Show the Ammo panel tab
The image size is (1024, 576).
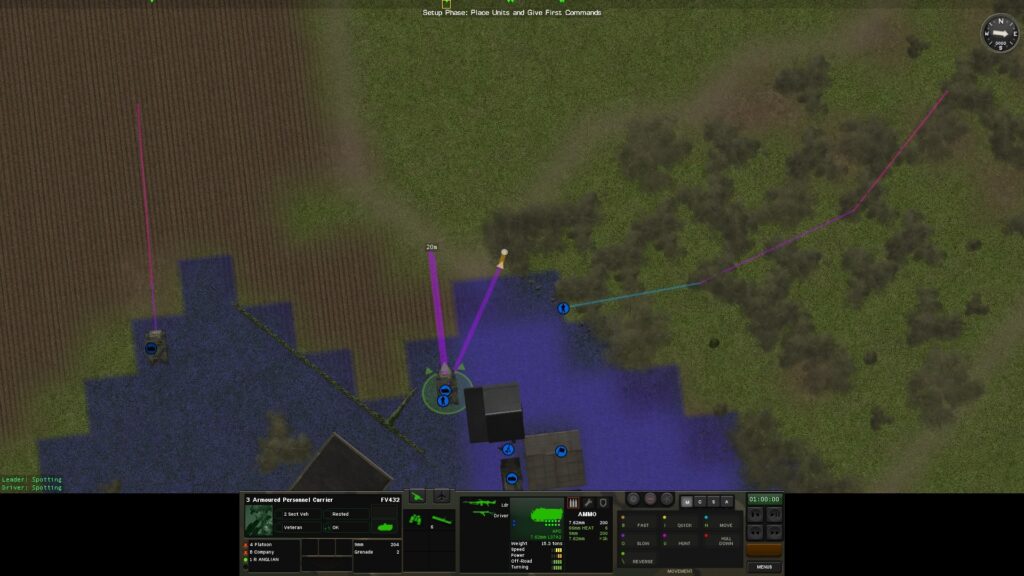[574, 502]
